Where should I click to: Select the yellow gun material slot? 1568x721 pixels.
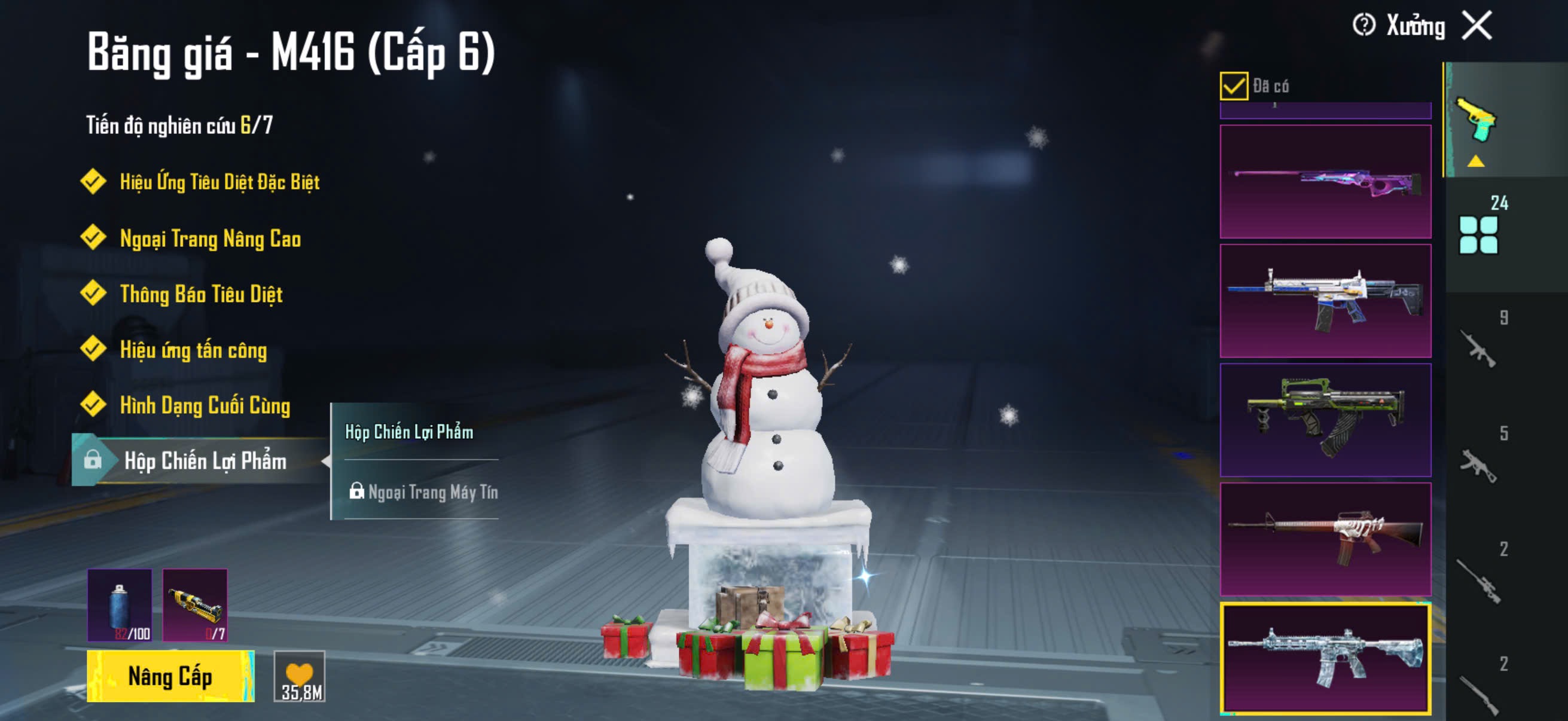(x=195, y=605)
